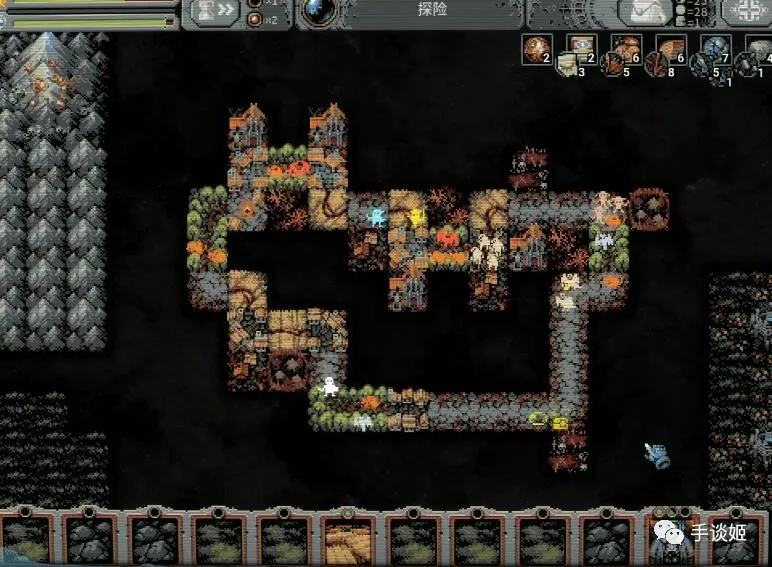772x567 pixels.
Task: Select the x2 game speed option
Action: [259, 19]
